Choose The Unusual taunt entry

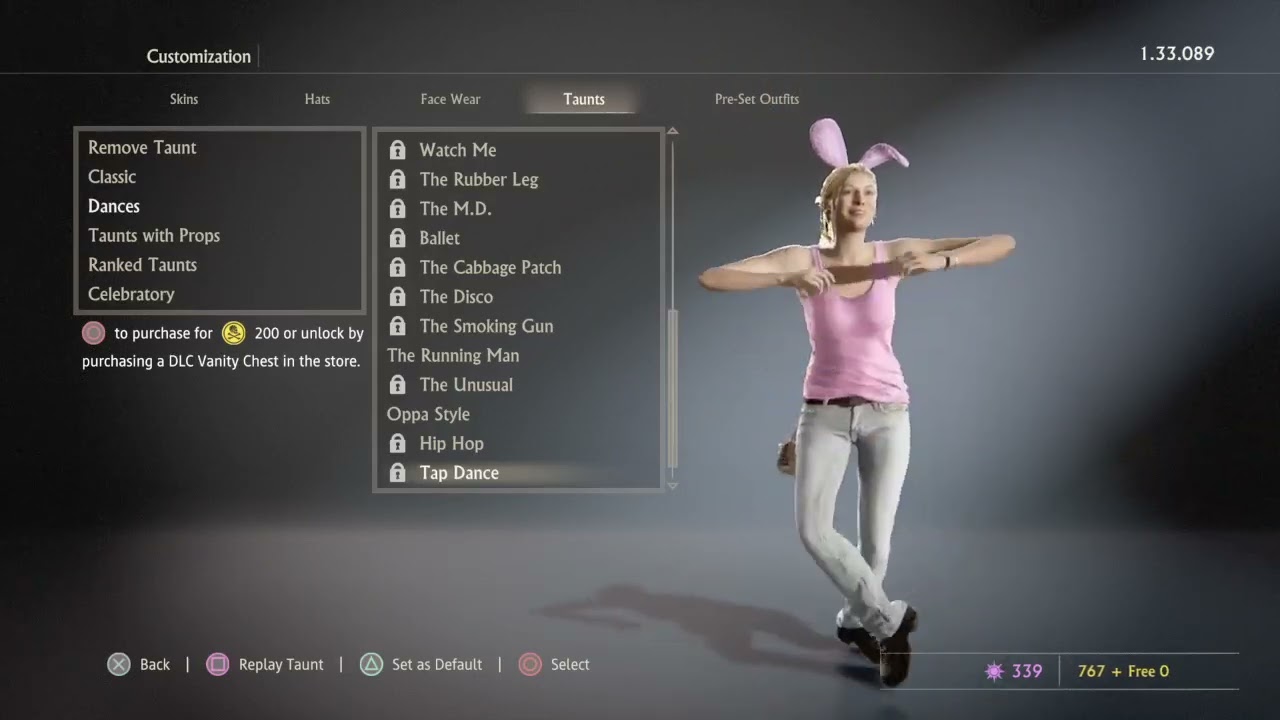(x=466, y=385)
